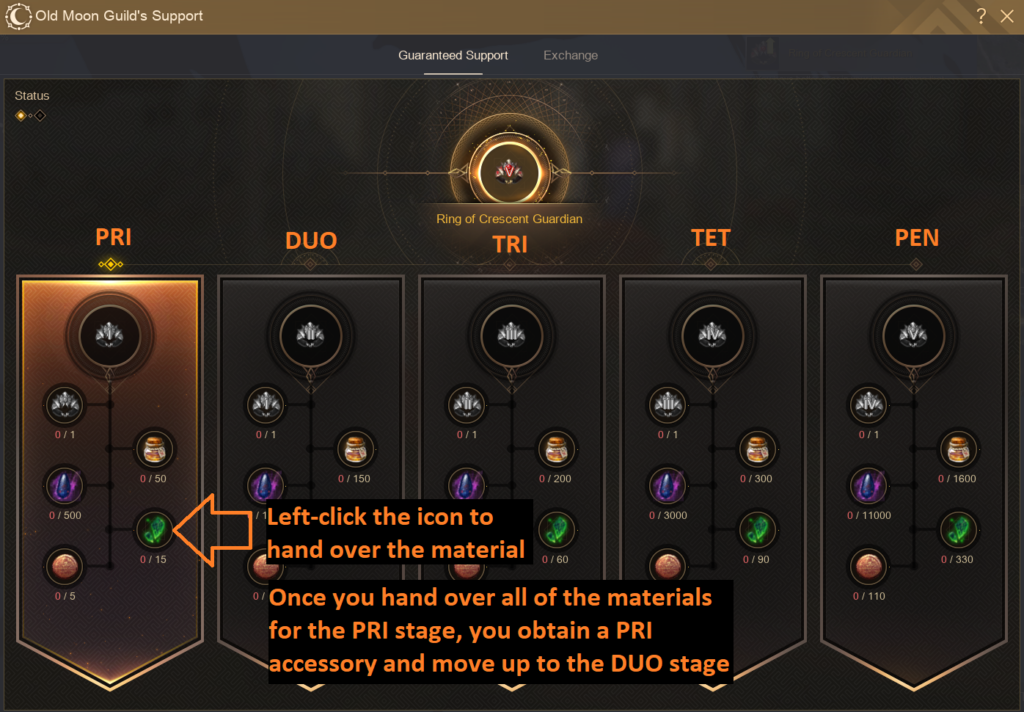Select the jar material showing 0/1600

pyautogui.click(x=960, y=448)
